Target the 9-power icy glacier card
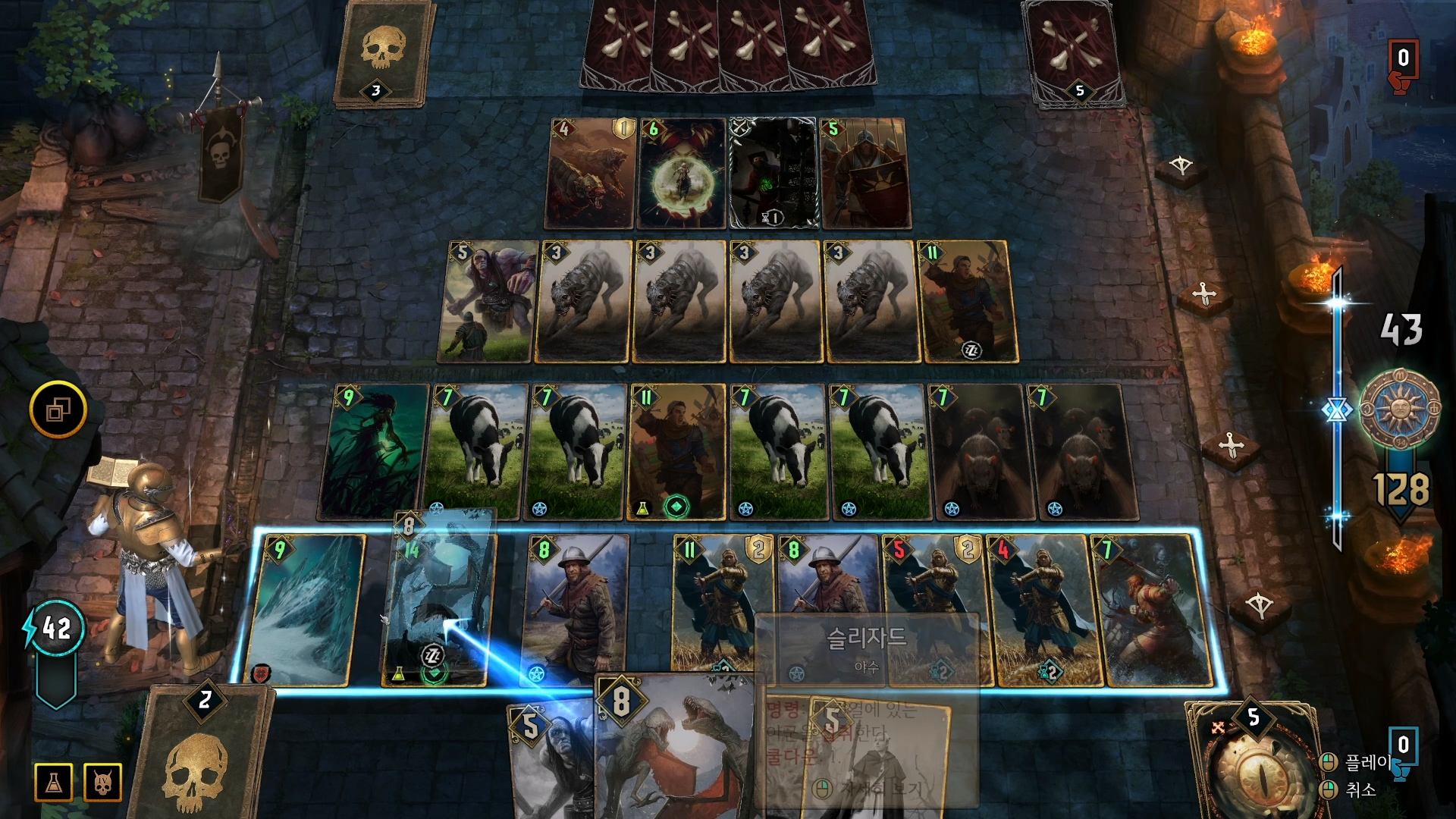The height and width of the screenshot is (819, 1456). point(306,610)
